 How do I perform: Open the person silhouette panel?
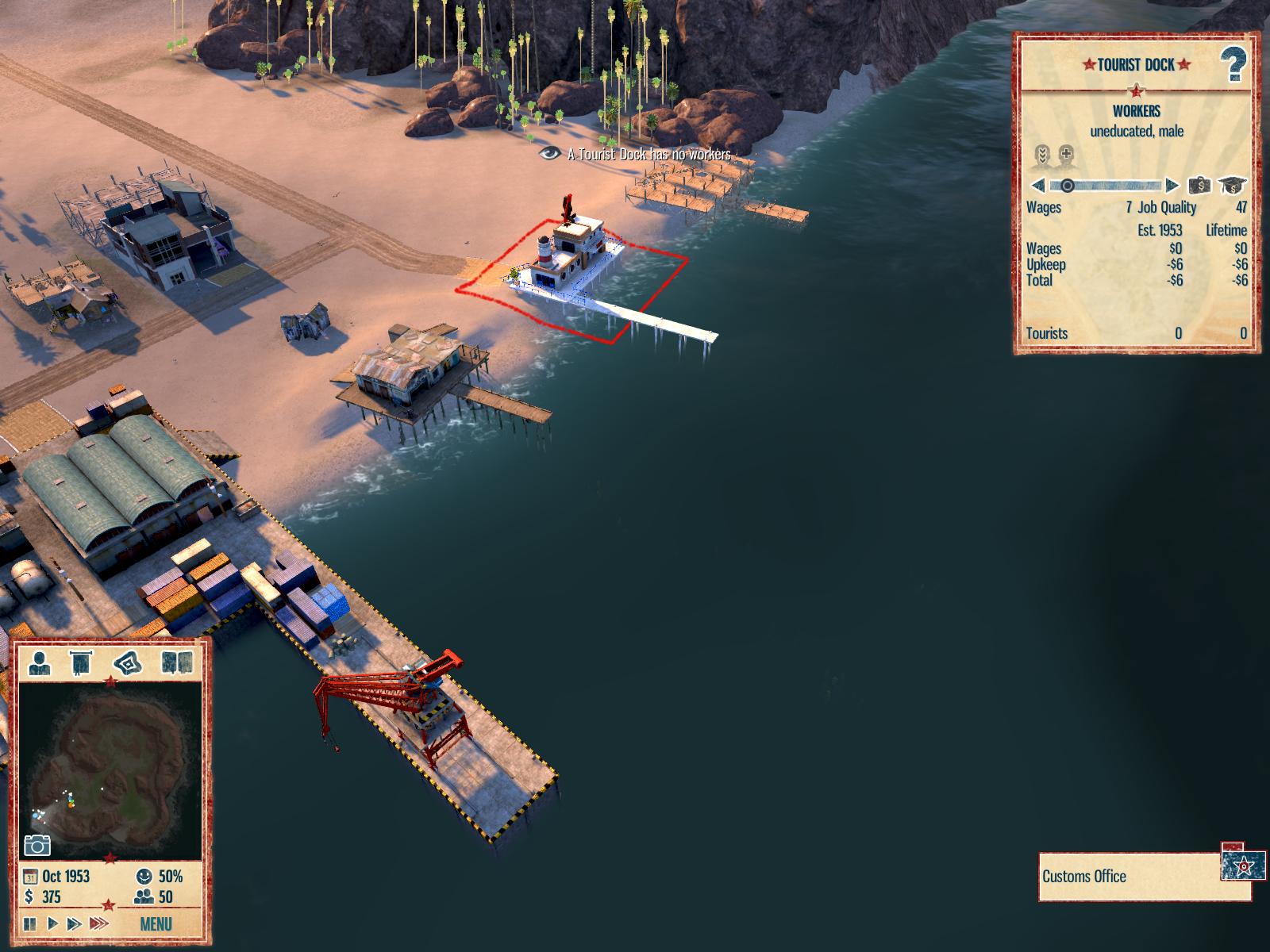click(x=40, y=662)
